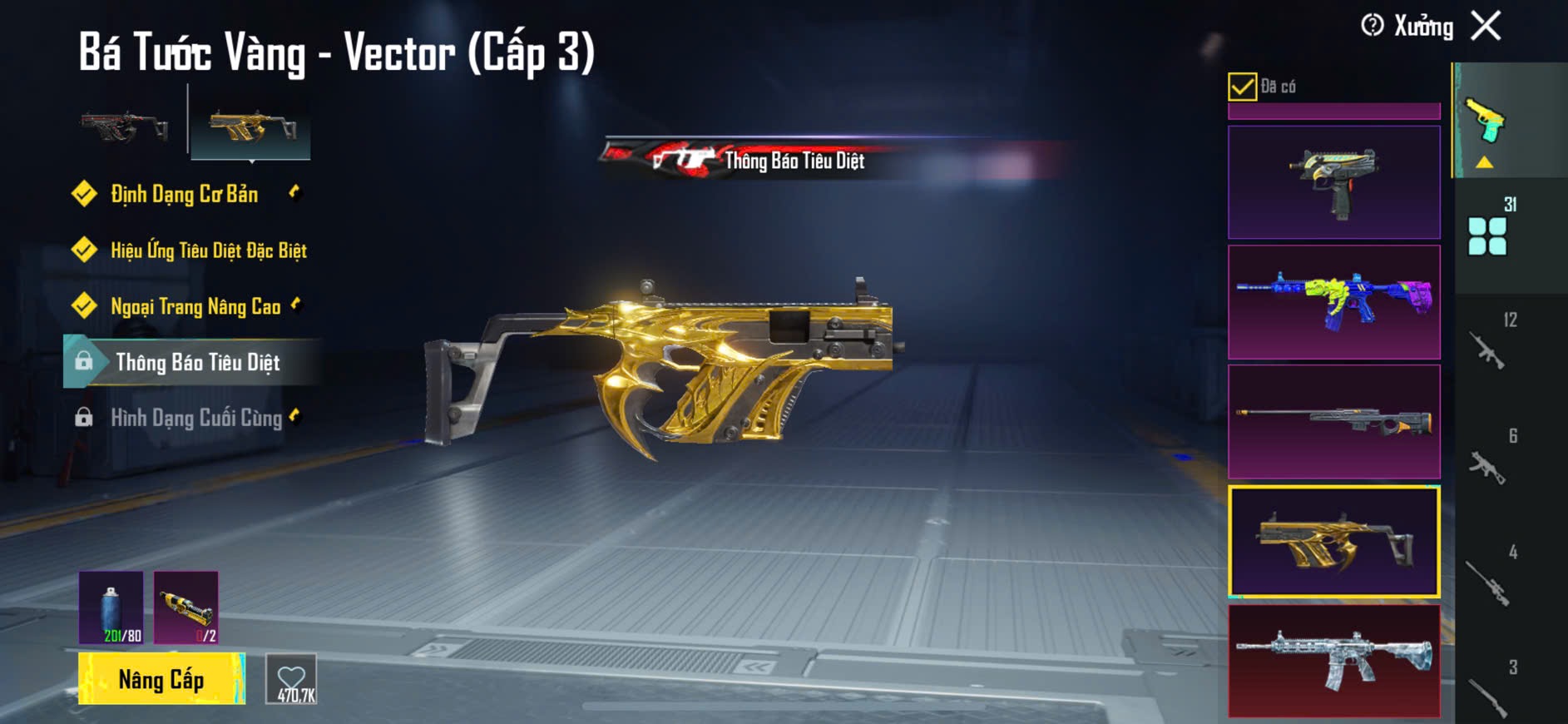
Task: Select the UZI skin in the list
Action: 1333,183
